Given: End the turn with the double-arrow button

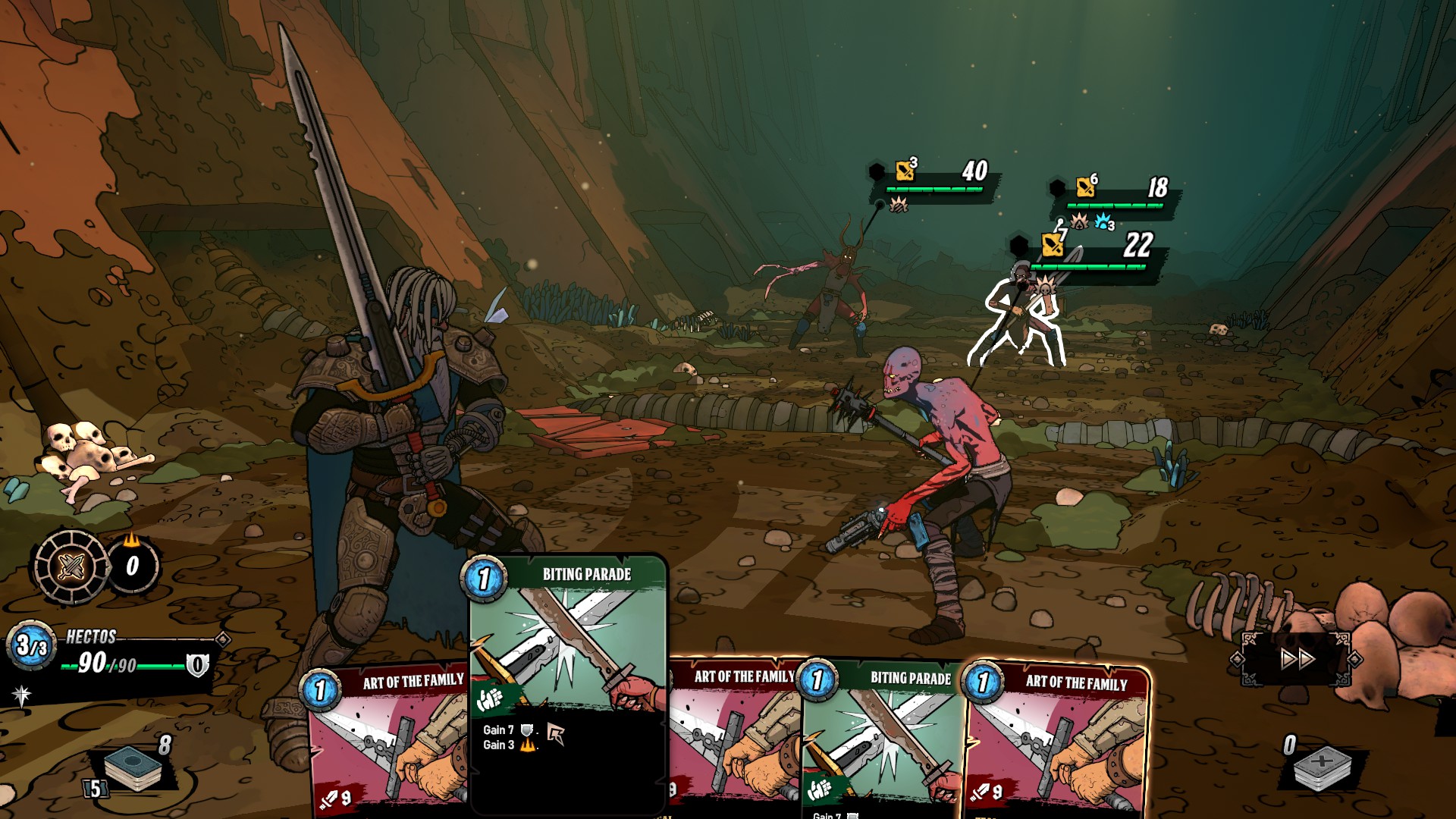Looking at the screenshot, I should [x=1297, y=658].
